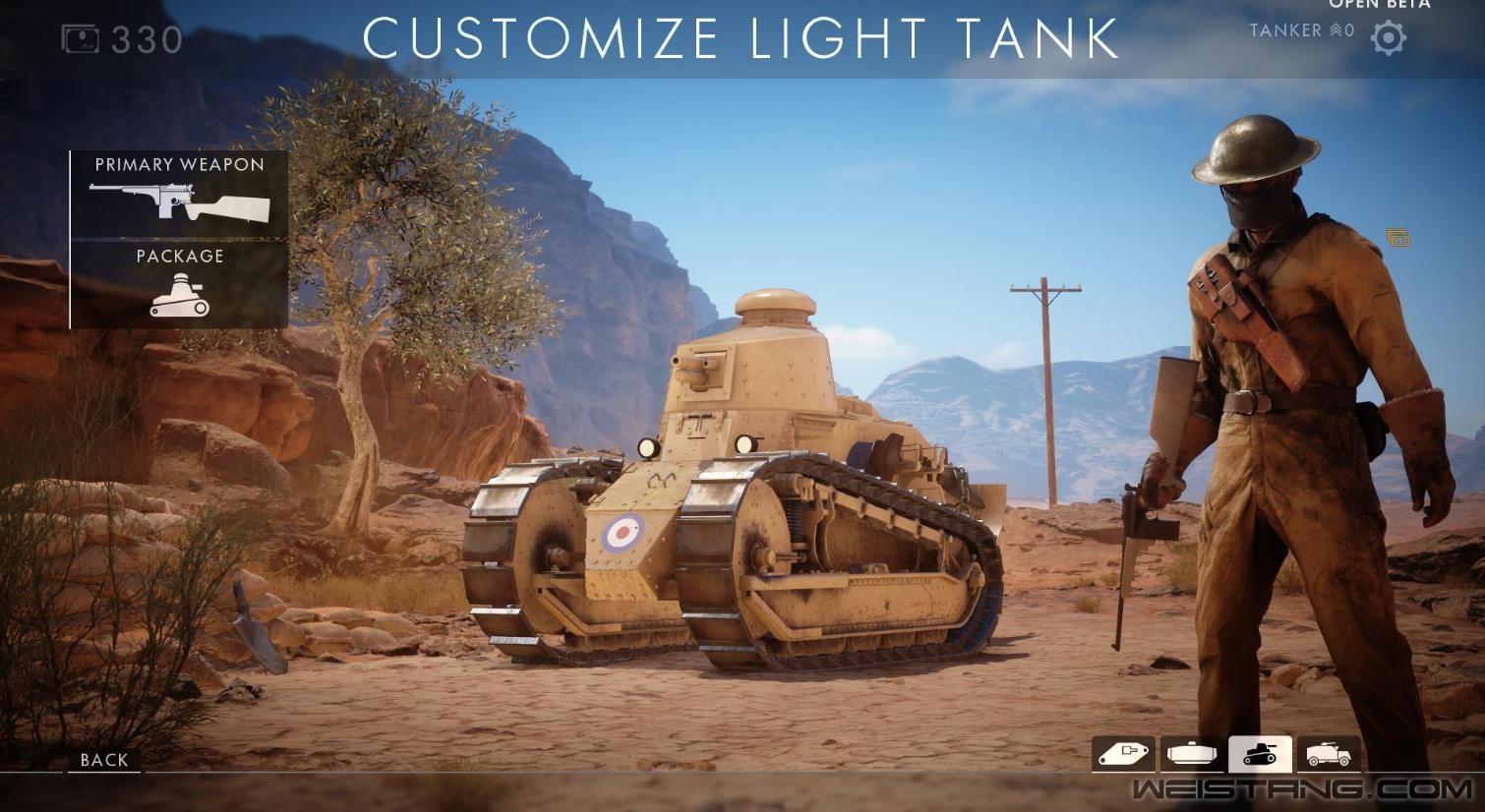Open the Package selection slot
The width and height of the screenshot is (1485, 812).
[179, 285]
